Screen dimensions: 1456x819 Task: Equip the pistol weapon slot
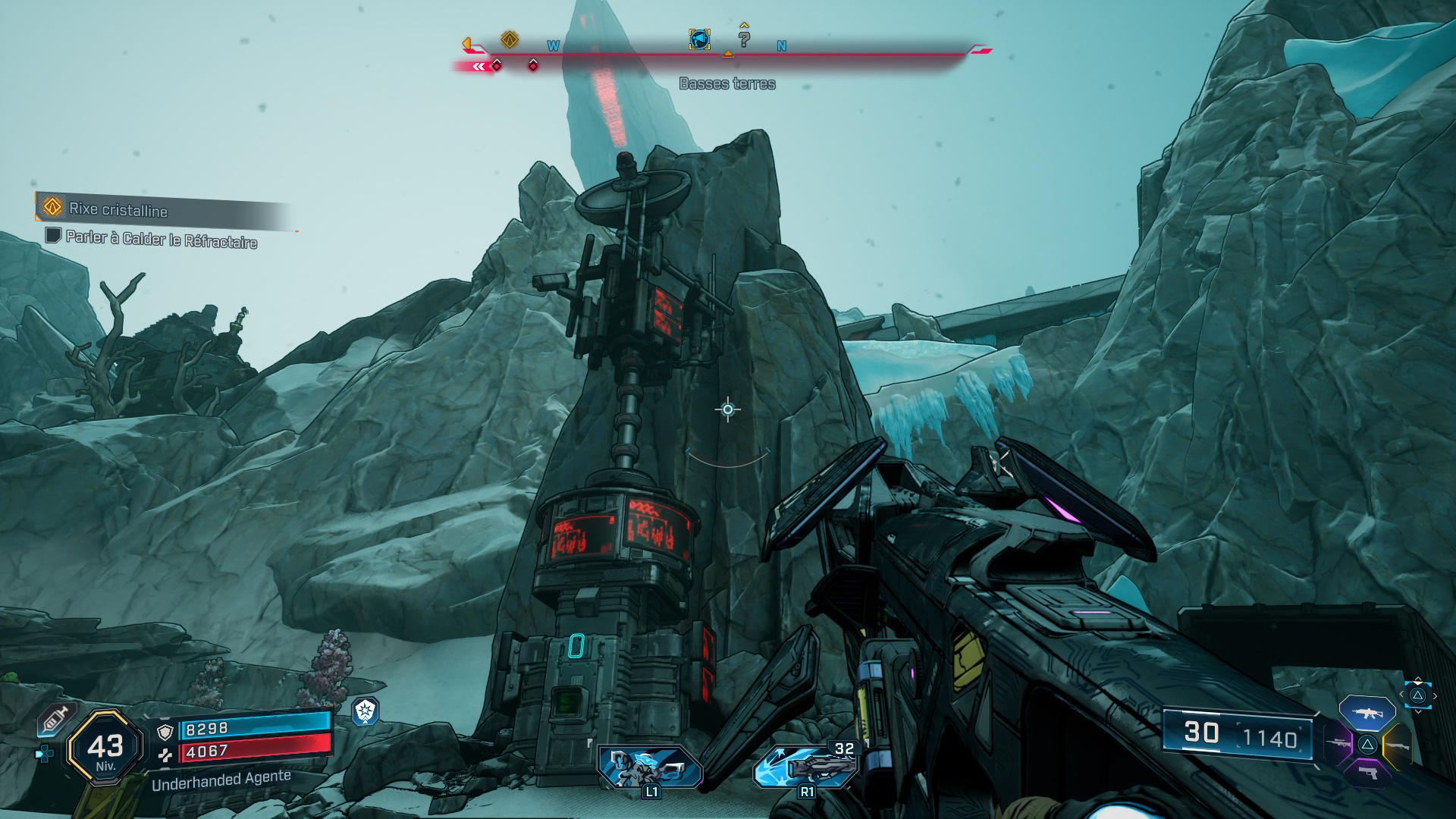(x=1367, y=773)
